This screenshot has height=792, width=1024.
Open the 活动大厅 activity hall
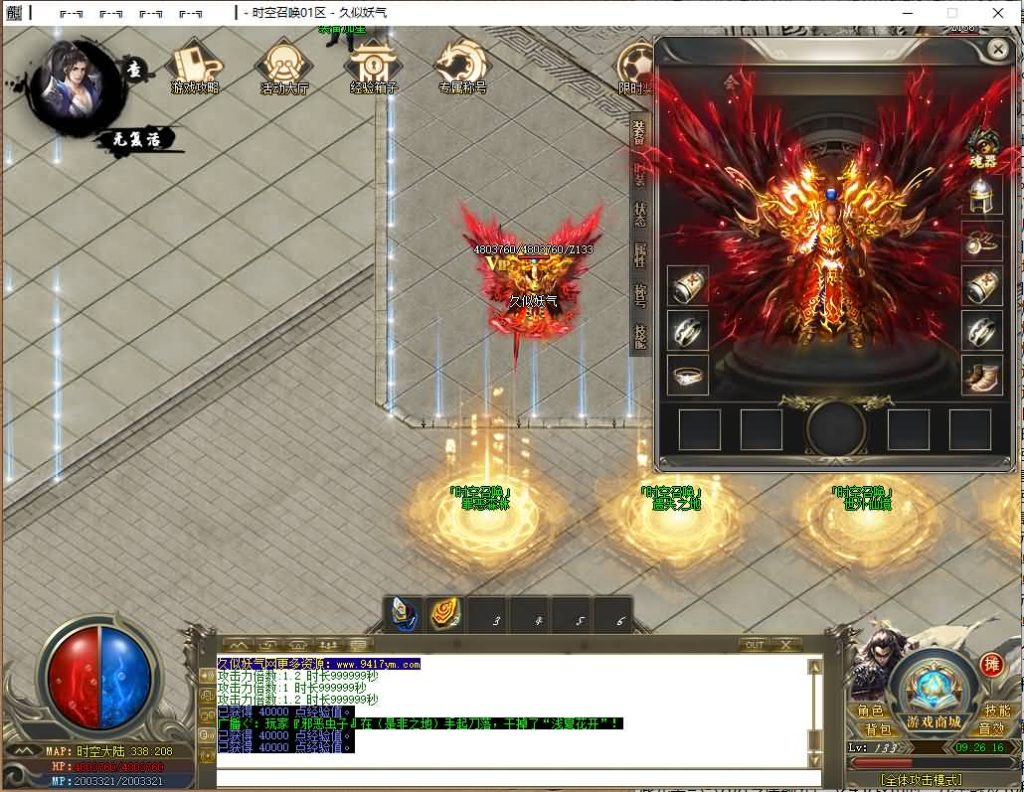tap(284, 67)
